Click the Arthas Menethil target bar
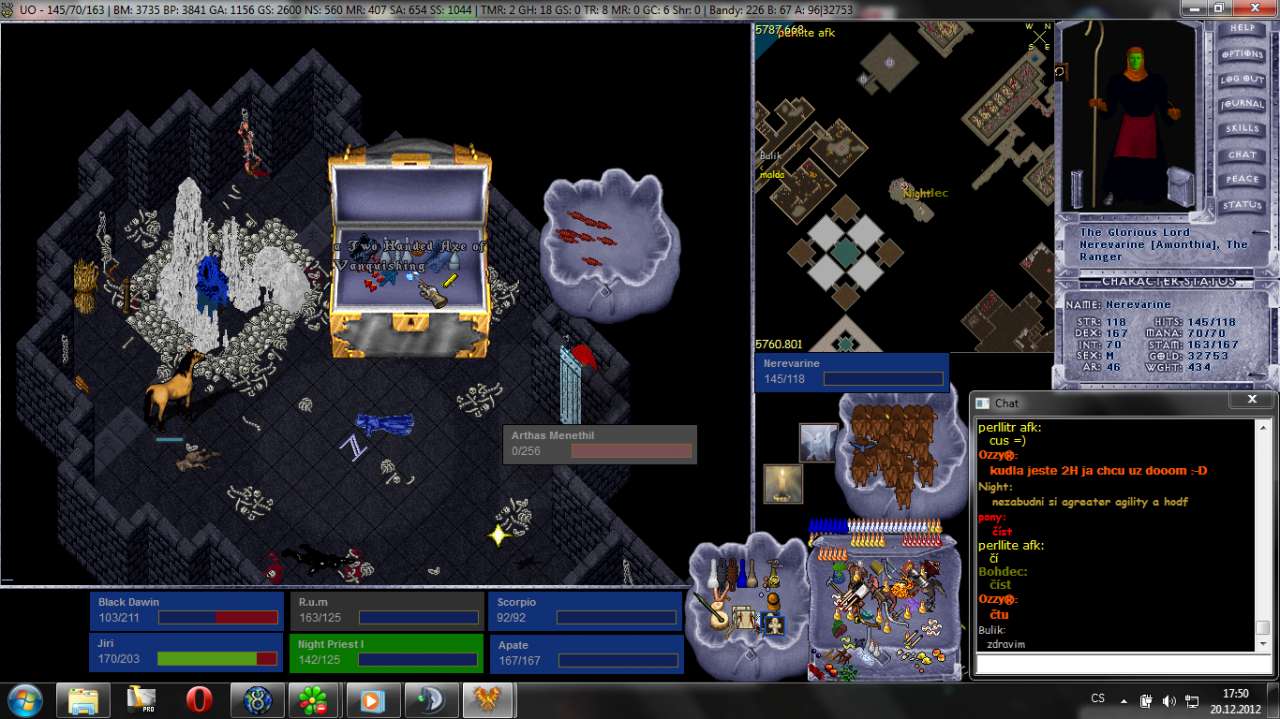The height and width of the screenshot is (719, 1280). click(x=599, y=444)
